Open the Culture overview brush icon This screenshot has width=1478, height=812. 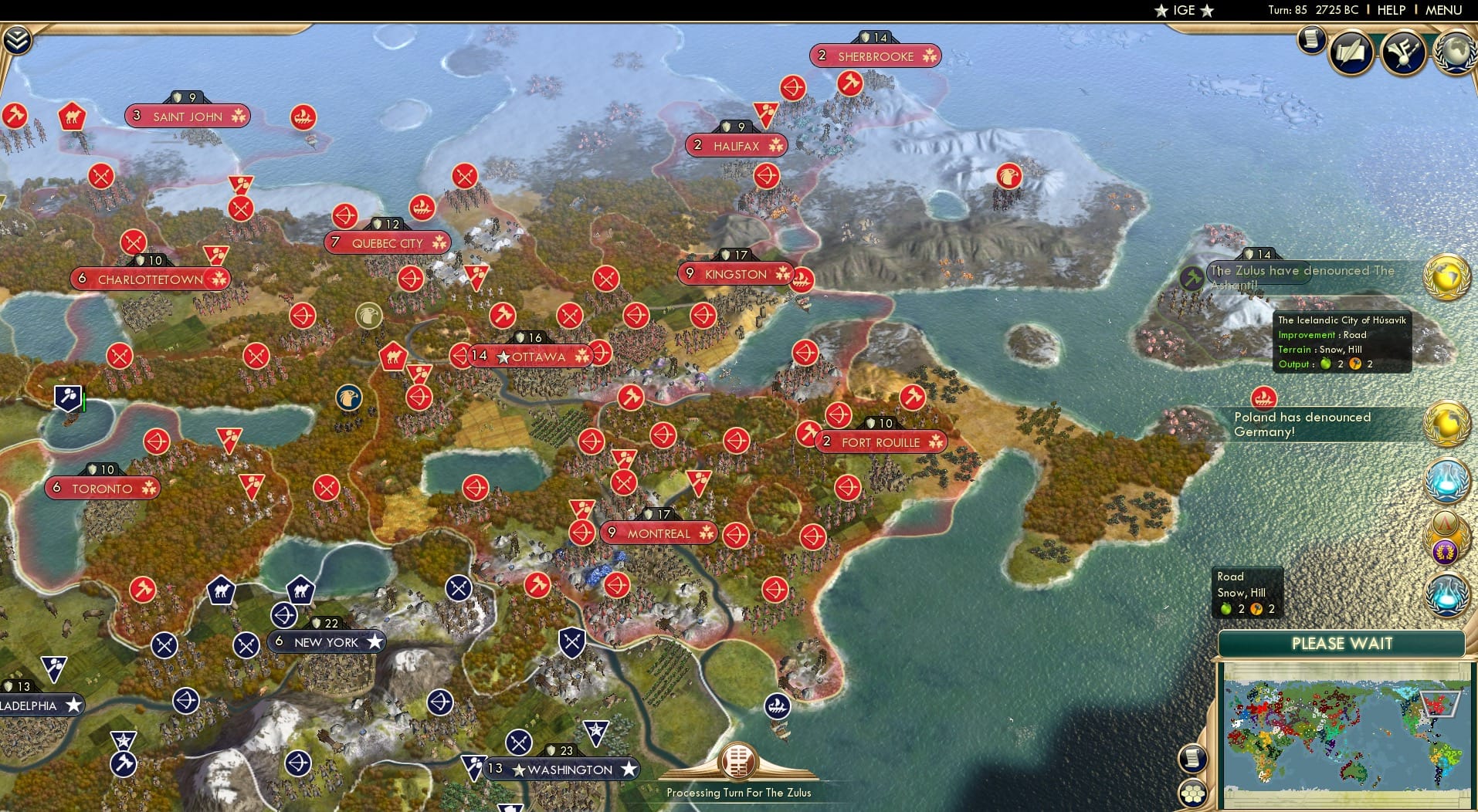[x=1403, y=52]
